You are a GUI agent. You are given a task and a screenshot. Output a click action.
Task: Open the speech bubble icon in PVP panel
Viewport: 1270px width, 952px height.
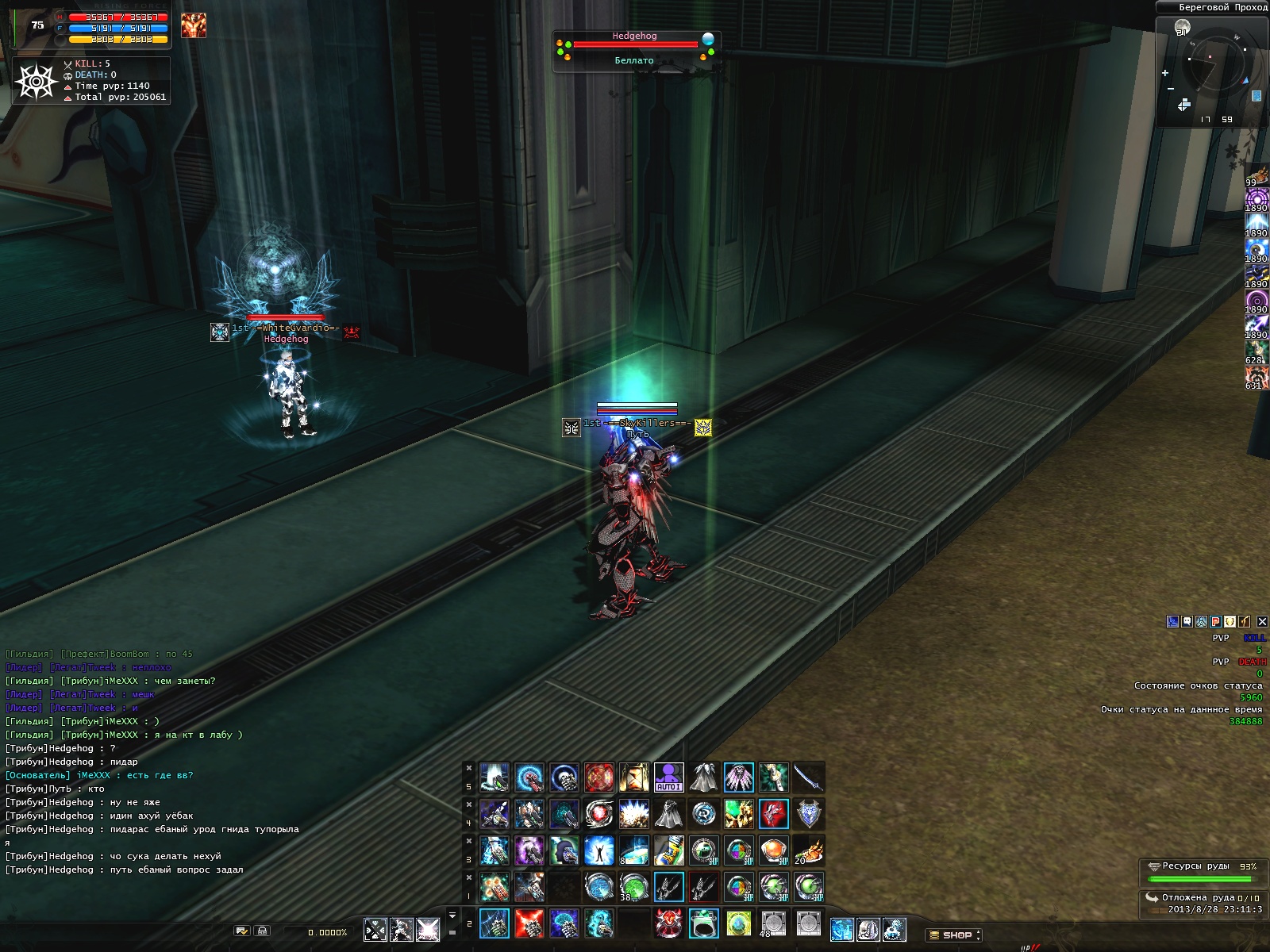tap(1187, 622)
